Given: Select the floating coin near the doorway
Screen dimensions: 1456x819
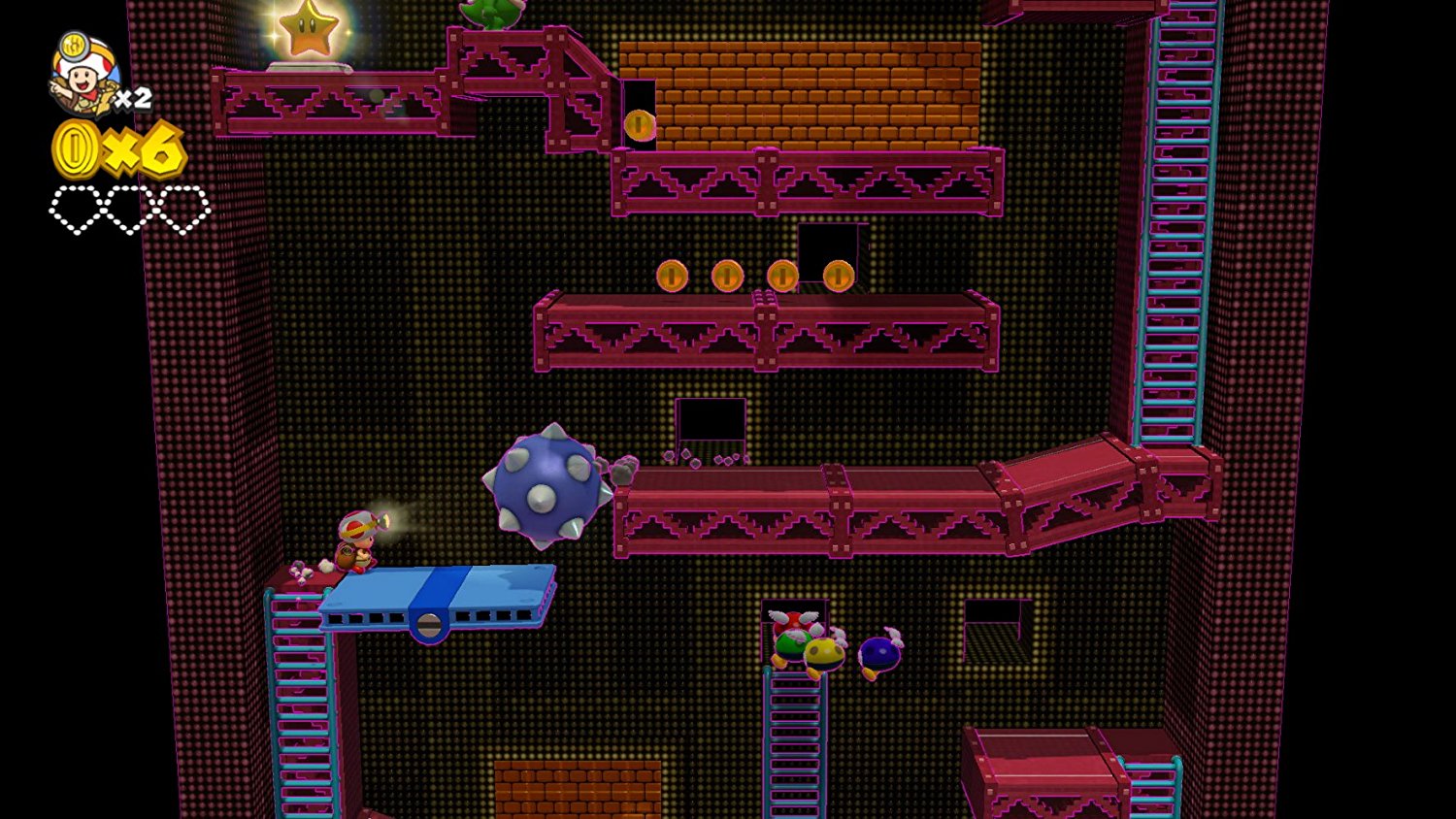Looking at the screenshot, I should coord(641,124).
